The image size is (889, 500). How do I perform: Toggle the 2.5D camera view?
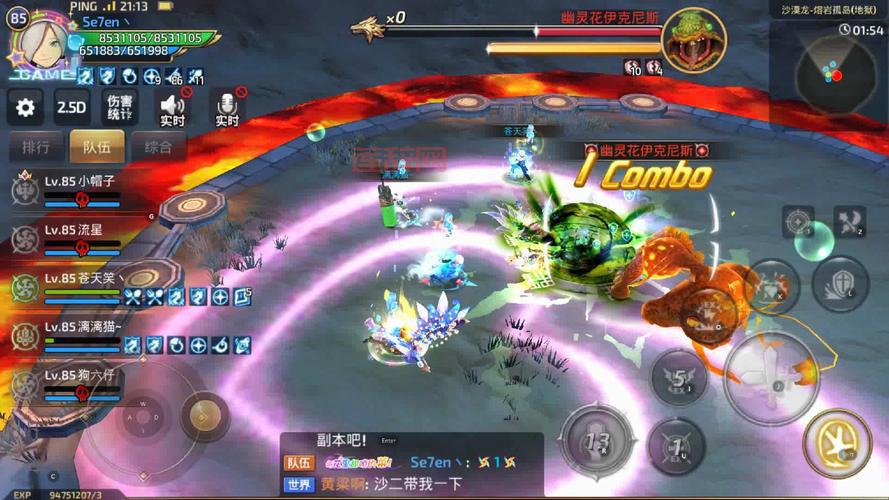[x=71, y=107]
